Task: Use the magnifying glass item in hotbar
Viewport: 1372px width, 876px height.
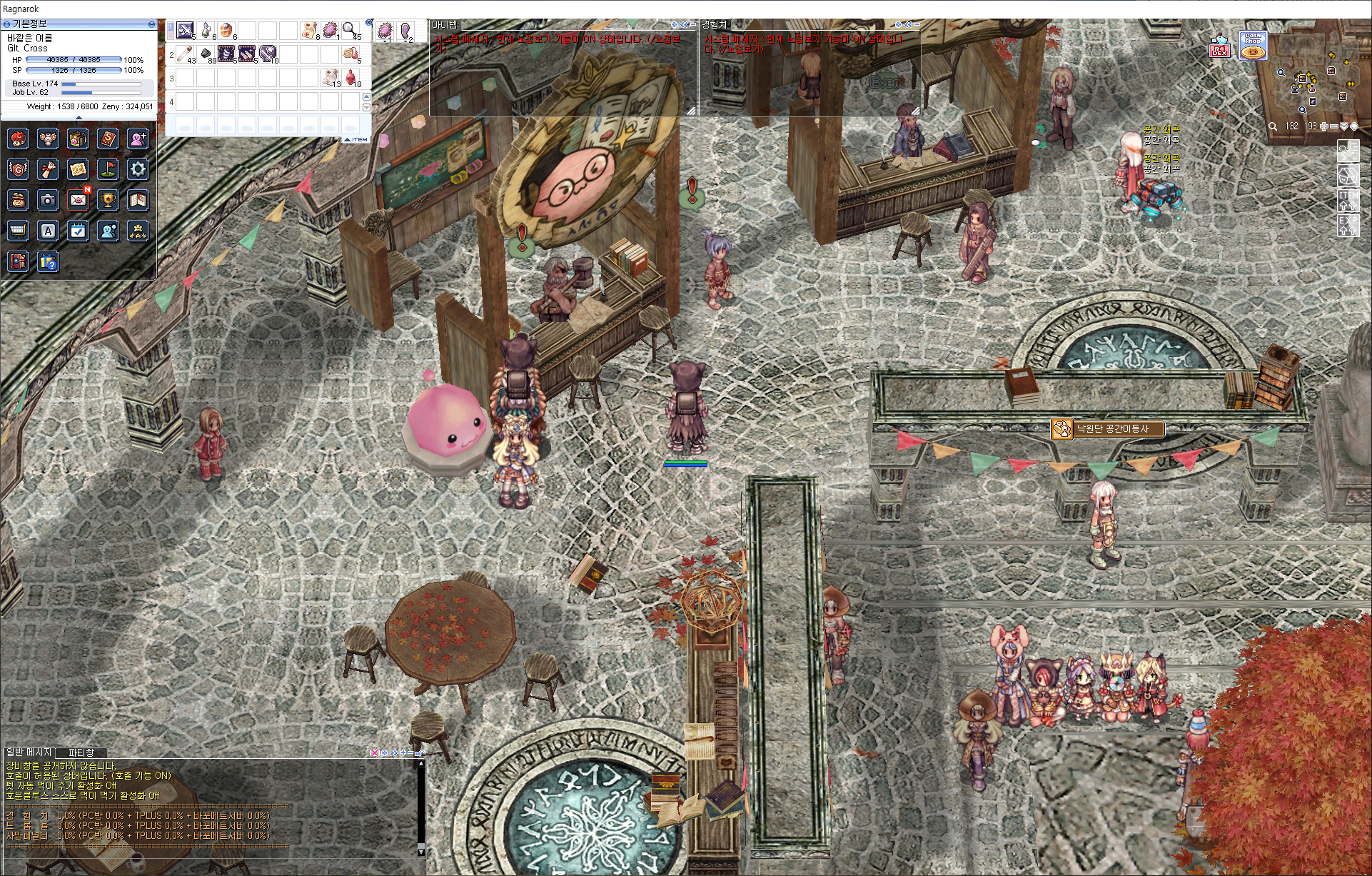Action: pyautogui.click(x=350, y=30)
